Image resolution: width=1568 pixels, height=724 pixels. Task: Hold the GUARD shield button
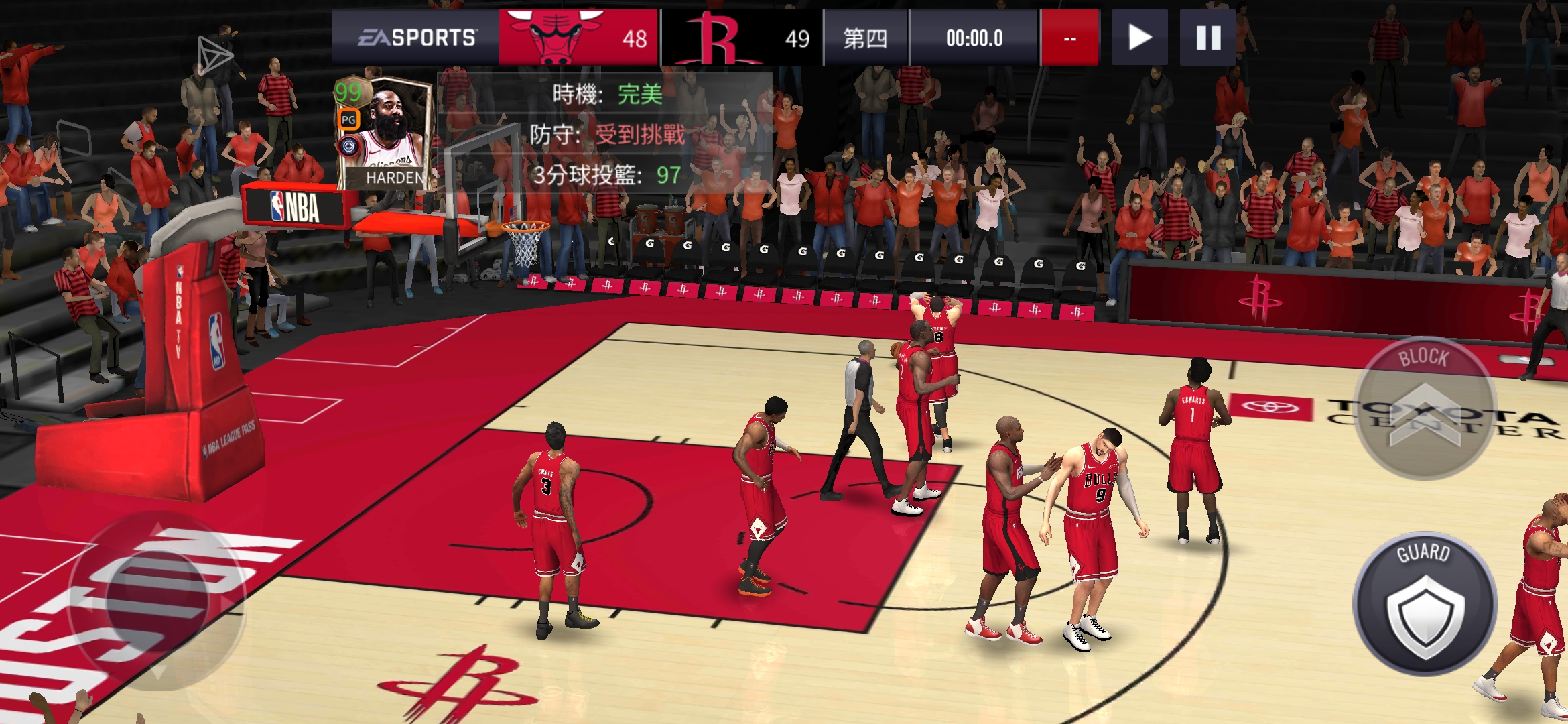(x=1425, y=605)
